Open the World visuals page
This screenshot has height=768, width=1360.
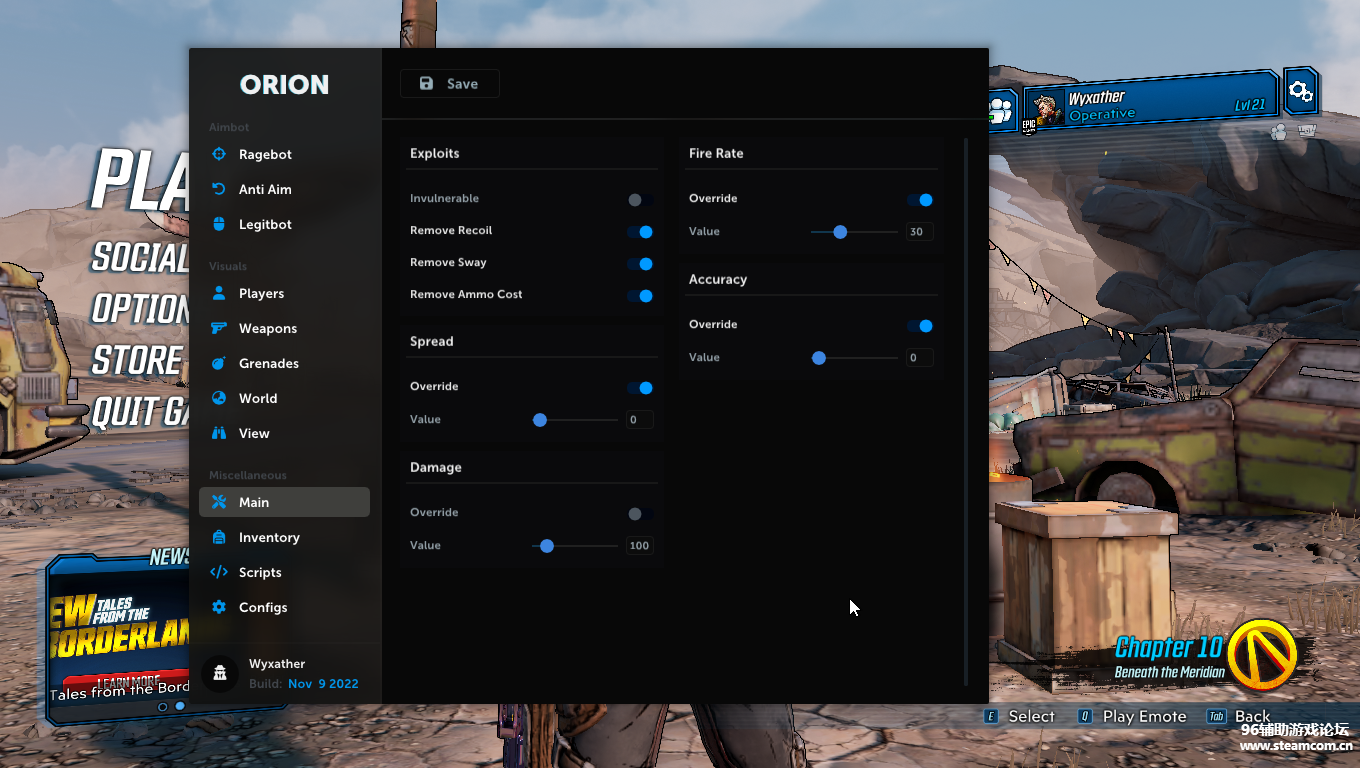point(258,399)
